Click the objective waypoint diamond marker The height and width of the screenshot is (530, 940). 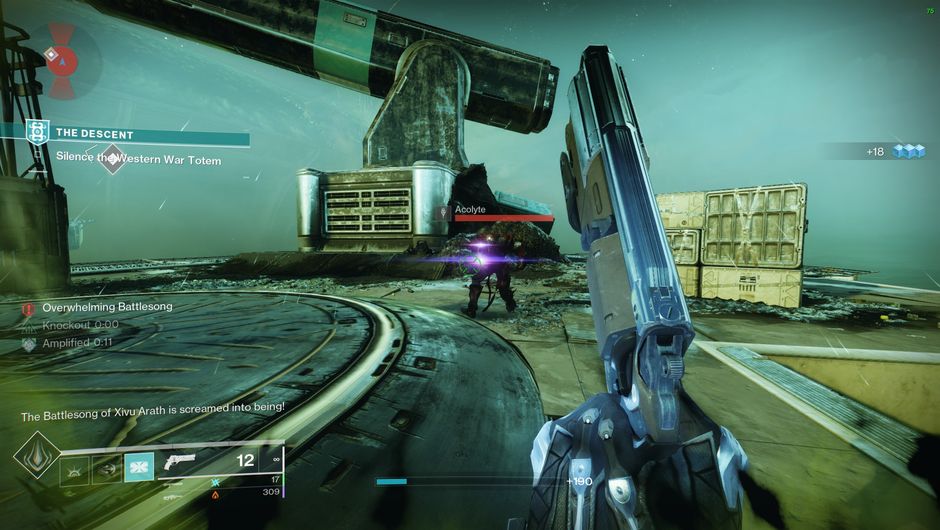(112, 158)
